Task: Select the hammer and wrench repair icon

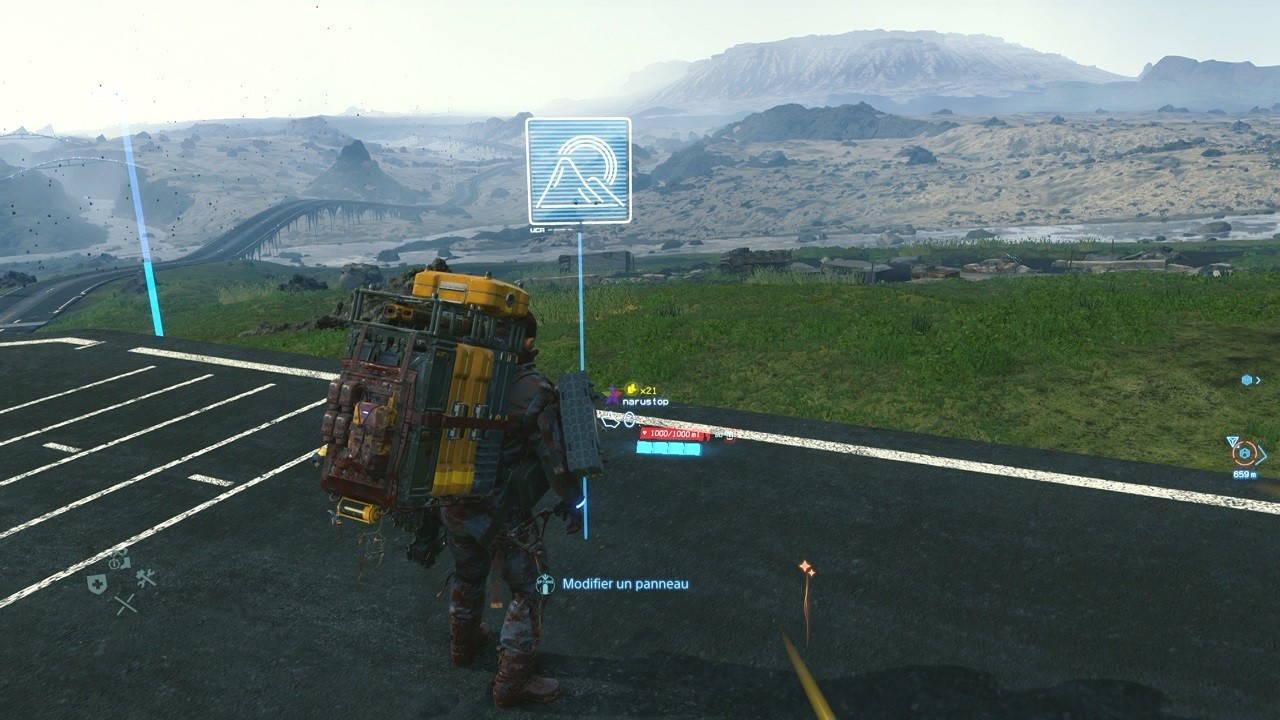Action: click(145, 578)
